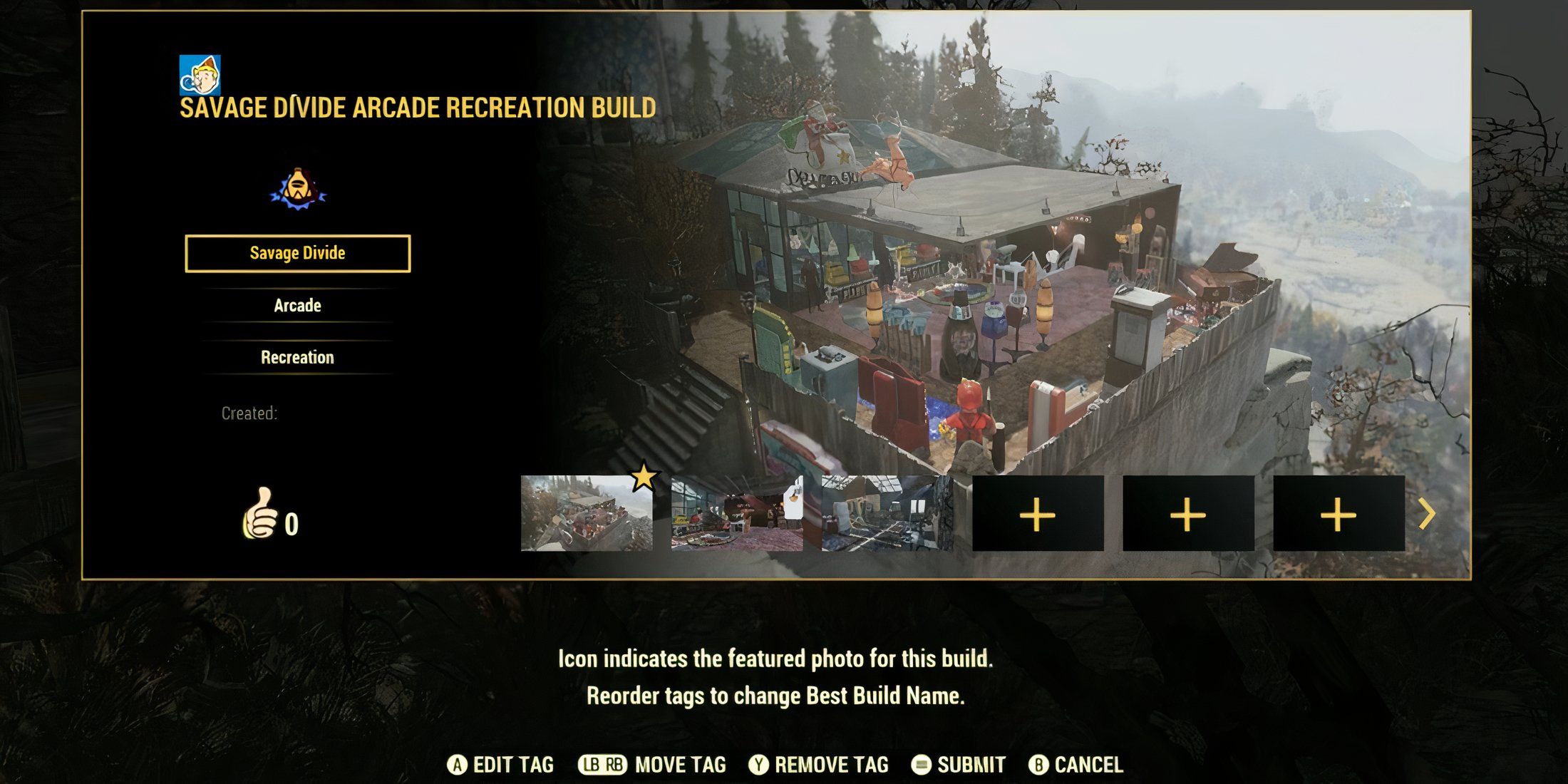
Task: Click the thumbs-up likes icon
Action: [259, 513]
